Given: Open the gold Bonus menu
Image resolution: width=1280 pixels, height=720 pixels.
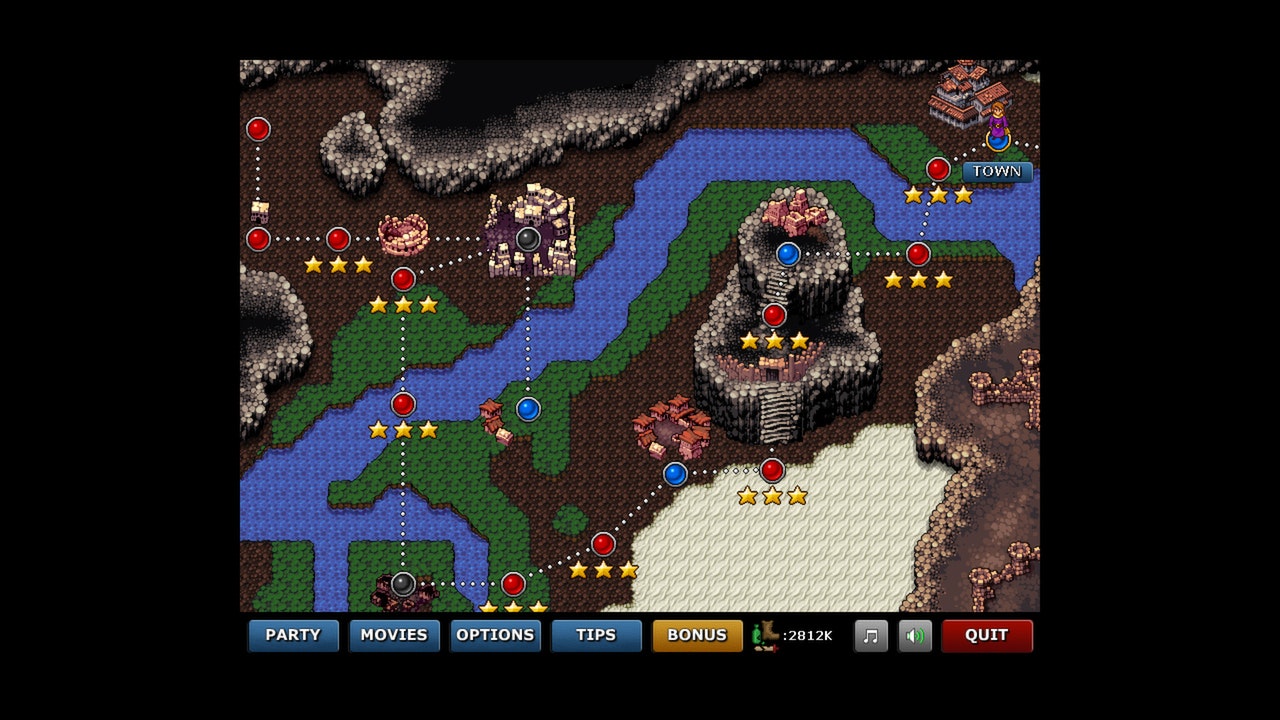Looking at the screenshot, I should click(697, 635).
